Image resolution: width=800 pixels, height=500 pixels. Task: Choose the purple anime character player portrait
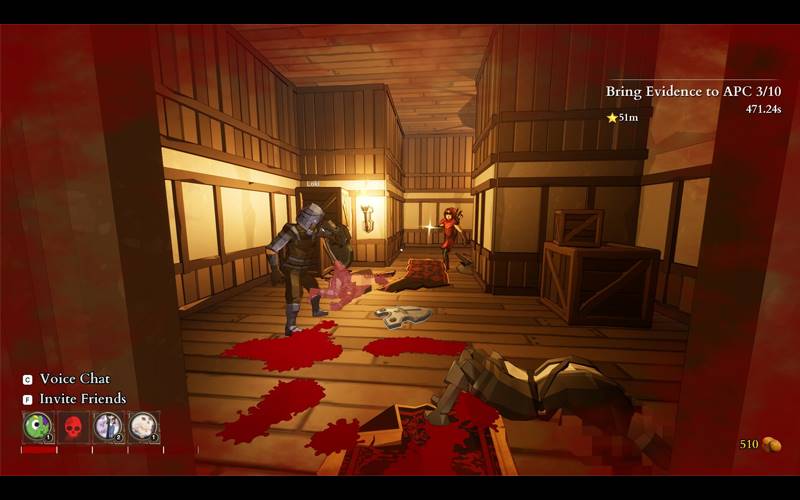coord(108,427)
